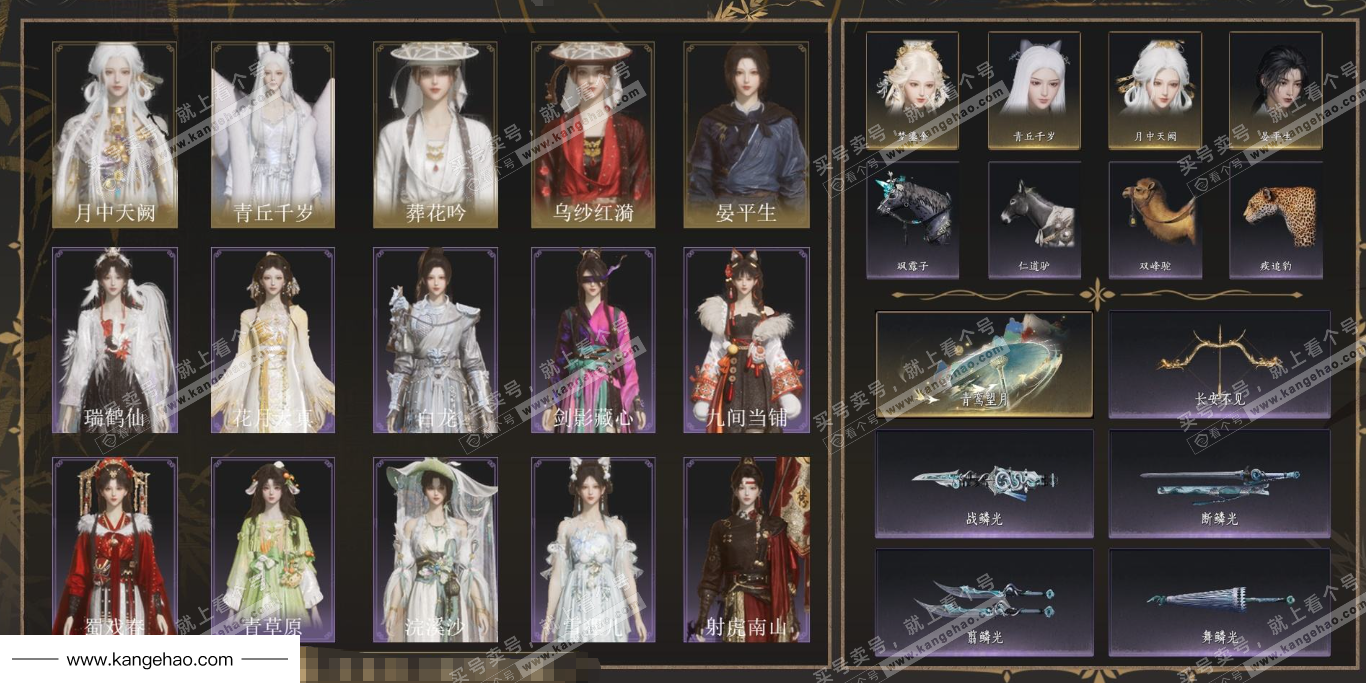
Task: Pick the 飒露子 horse mount
Action: click(x=912, y=220)
